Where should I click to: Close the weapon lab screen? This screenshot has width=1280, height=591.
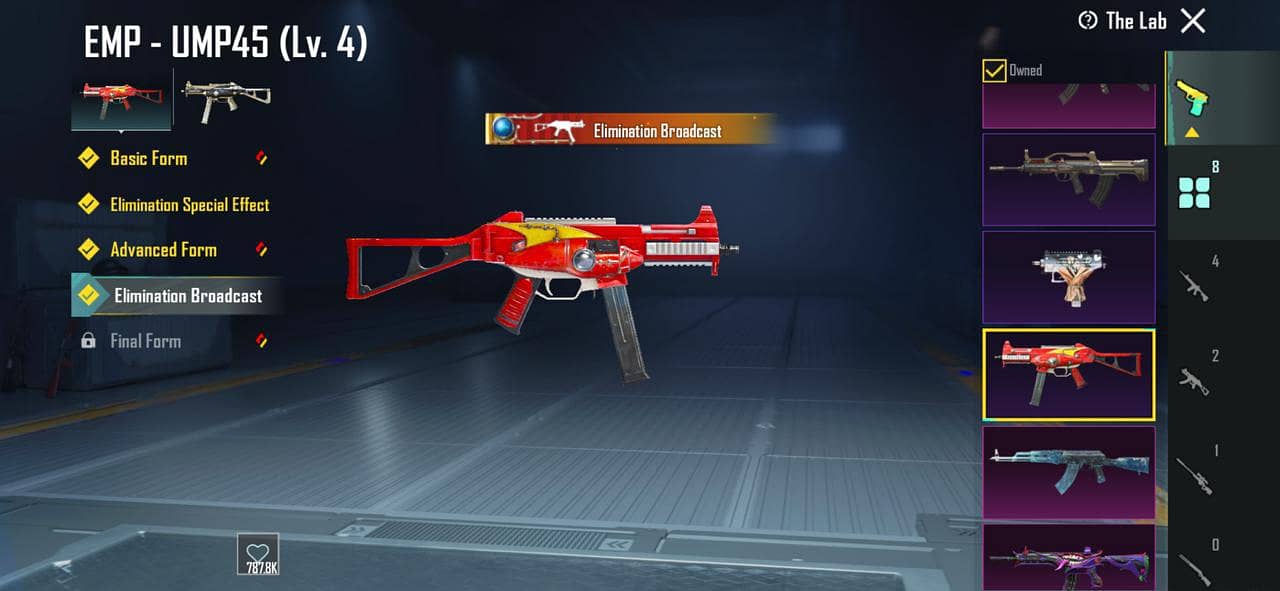(1193, 21)
